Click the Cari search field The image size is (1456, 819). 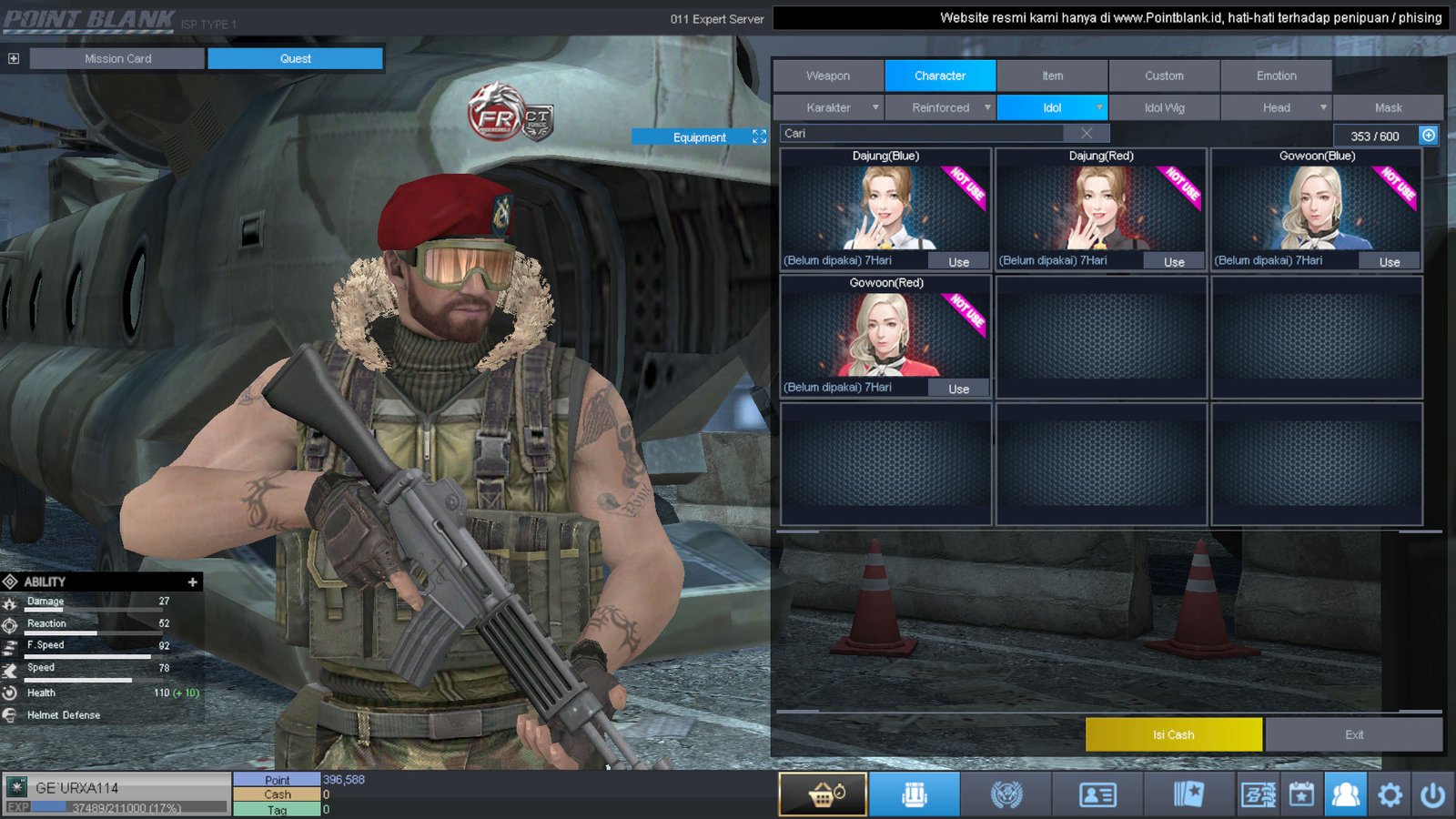919,133
